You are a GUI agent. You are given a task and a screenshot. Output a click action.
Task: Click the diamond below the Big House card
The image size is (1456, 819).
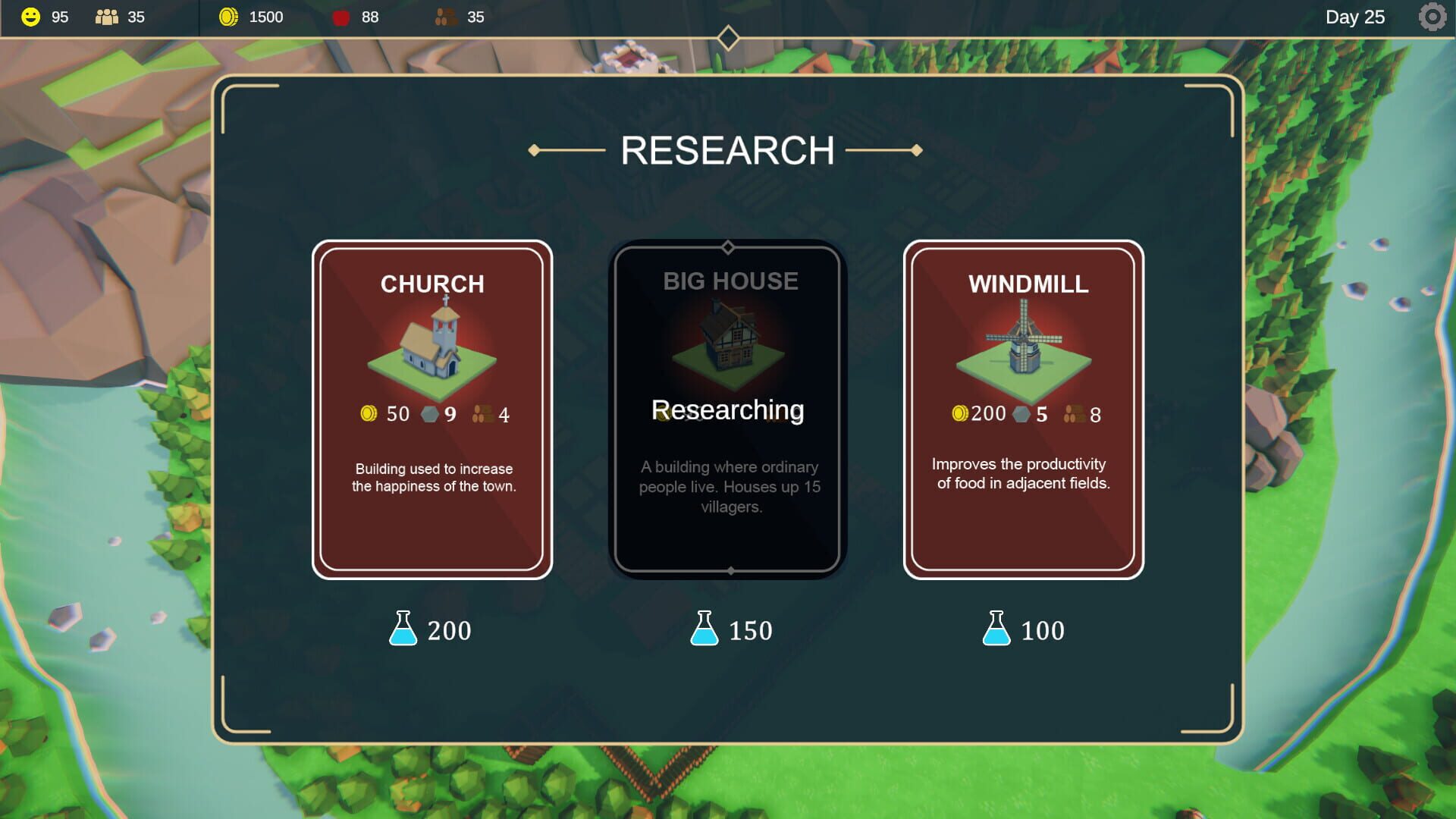pos(730,573)
